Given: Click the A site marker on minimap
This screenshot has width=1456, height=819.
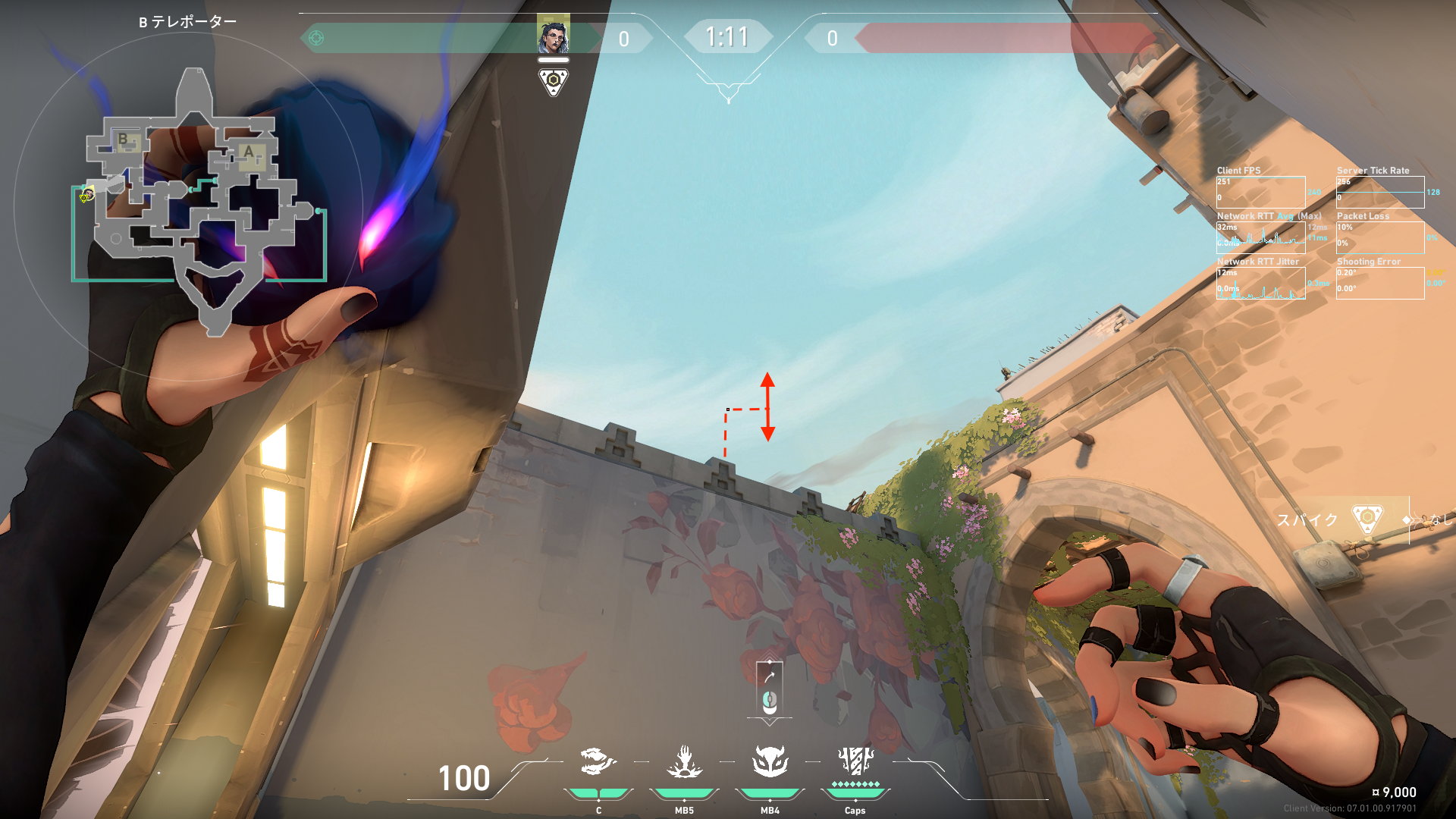Looking at the screenshot, I should 248,152.
